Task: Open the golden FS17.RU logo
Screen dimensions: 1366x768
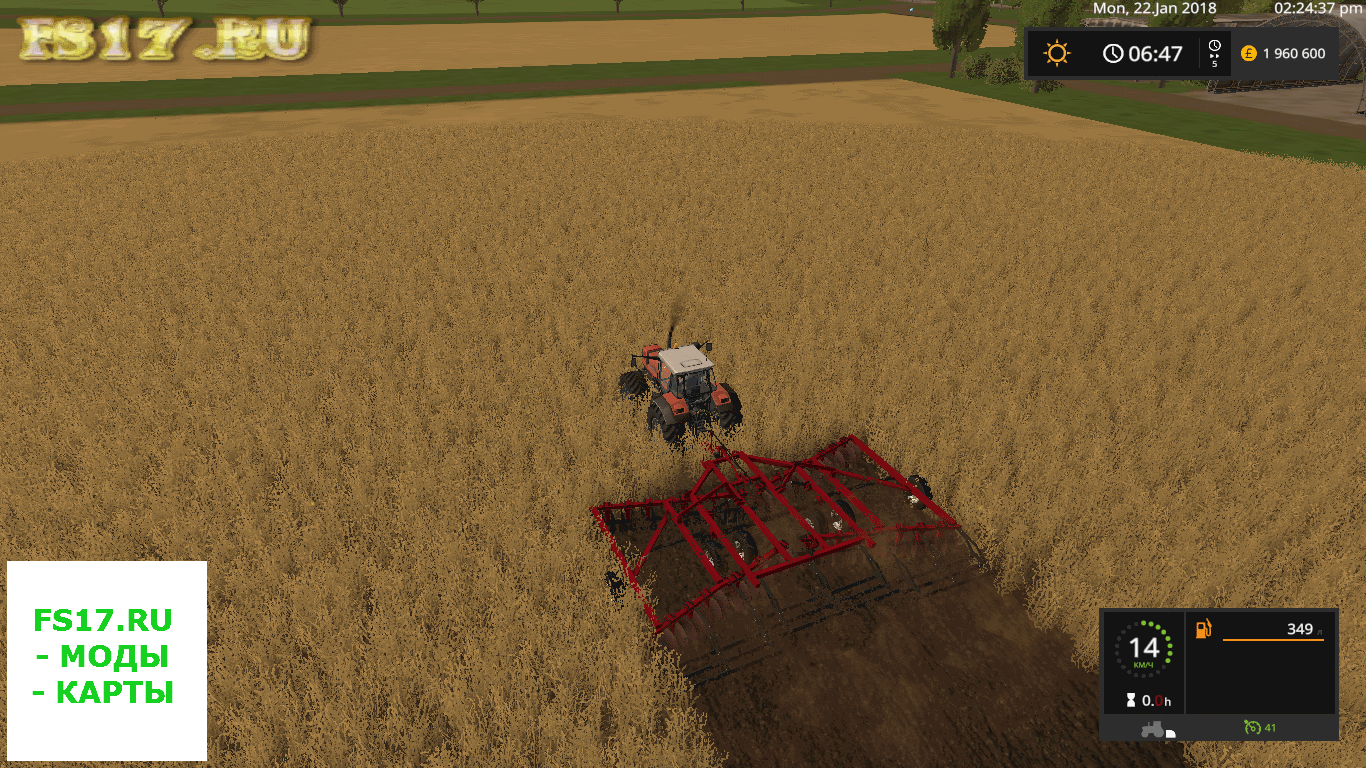Action: pyautogui.click(x=165, y=41)
